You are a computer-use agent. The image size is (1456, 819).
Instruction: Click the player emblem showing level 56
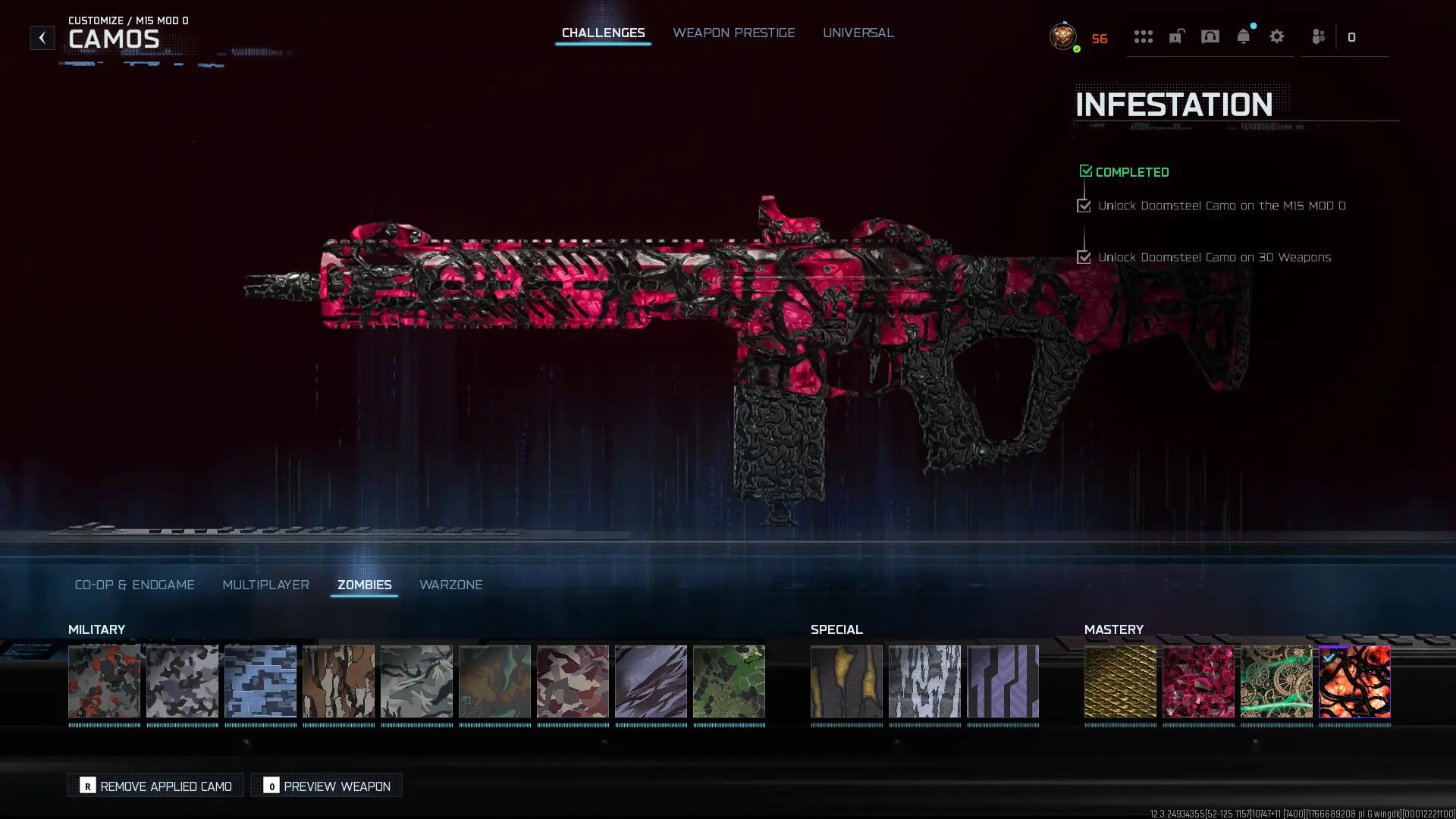point(1063,37)
